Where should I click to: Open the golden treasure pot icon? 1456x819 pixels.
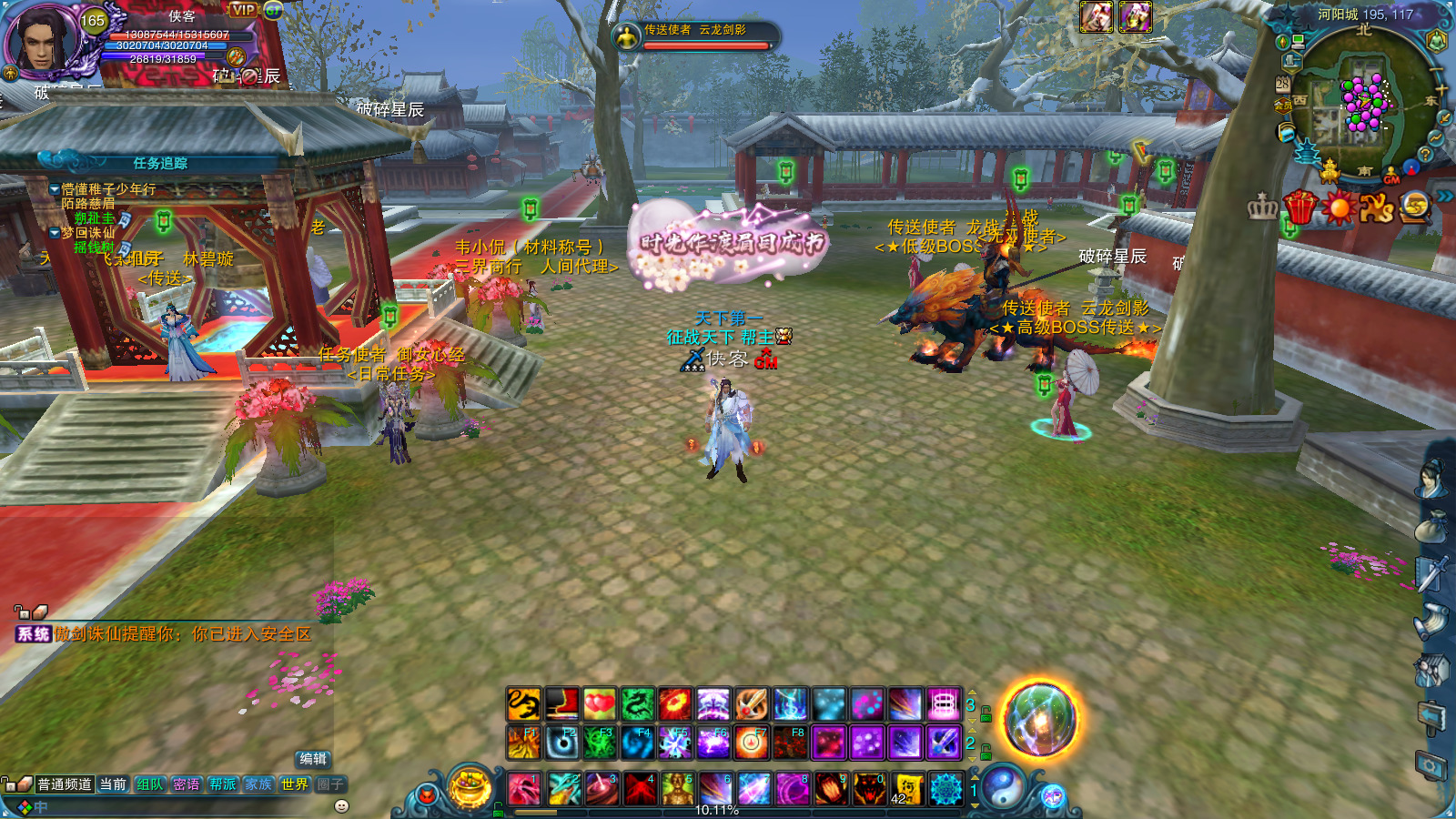470,788
